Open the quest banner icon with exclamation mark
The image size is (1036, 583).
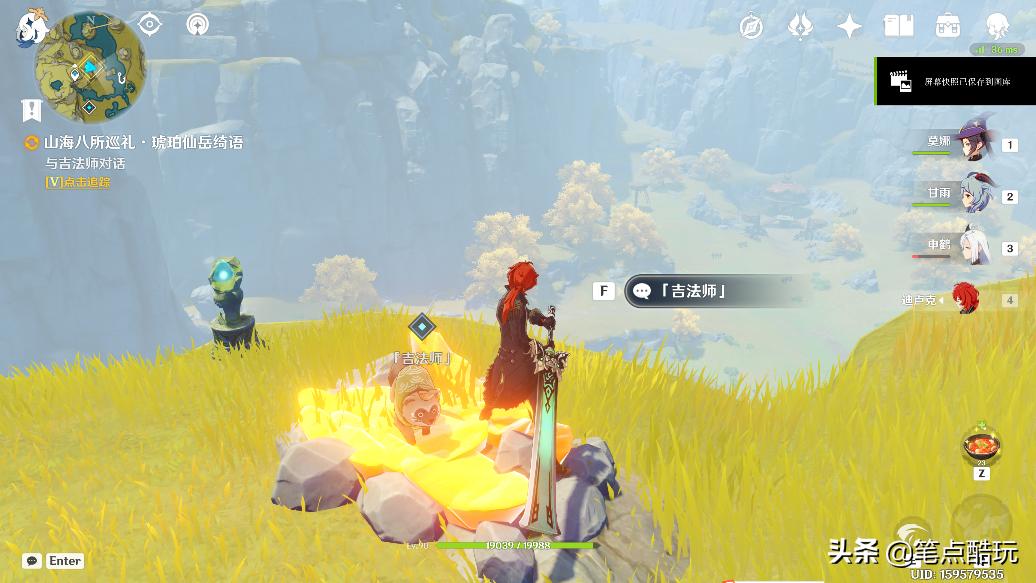(32, 109)
